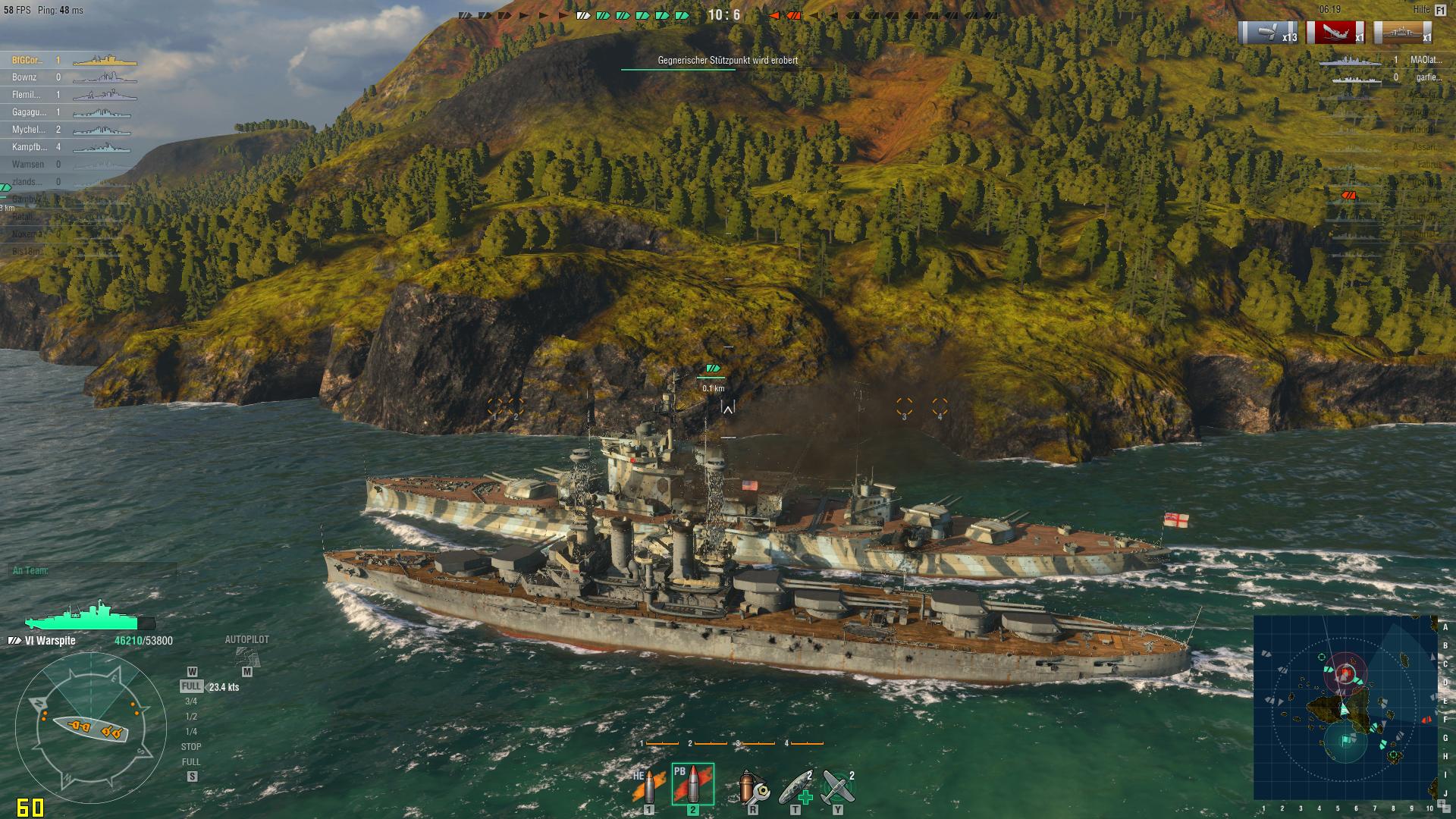Select player Kampfb... in team list
1456x819 pixels.
click(x=29, y=147)
